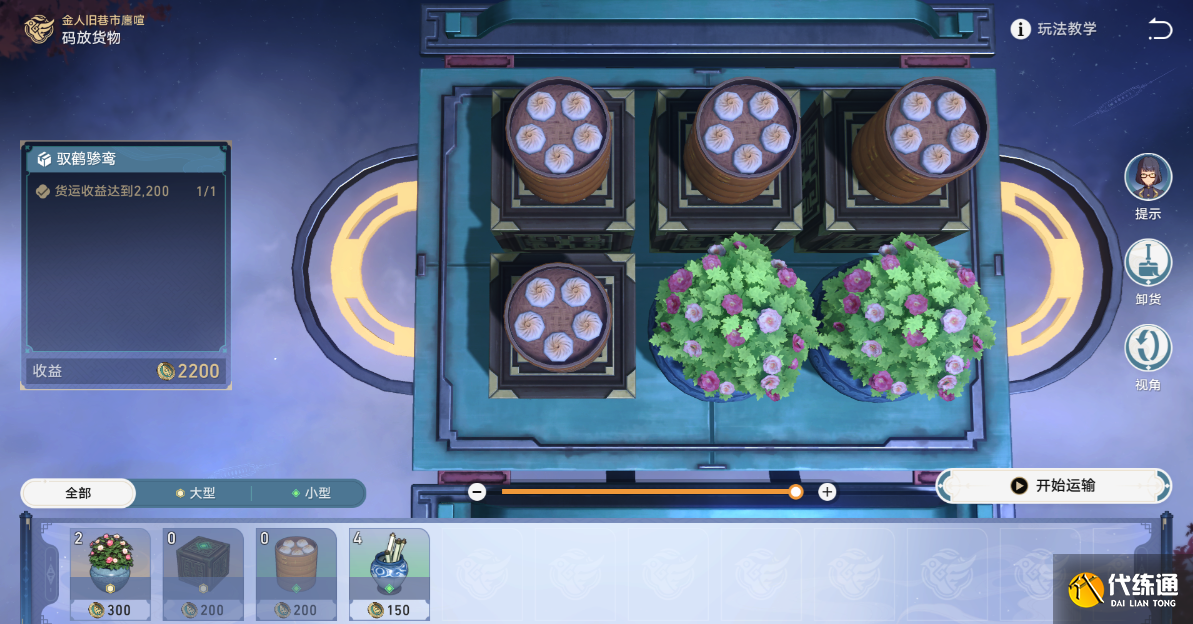Zoom out with the minus button

coord(477,492)
